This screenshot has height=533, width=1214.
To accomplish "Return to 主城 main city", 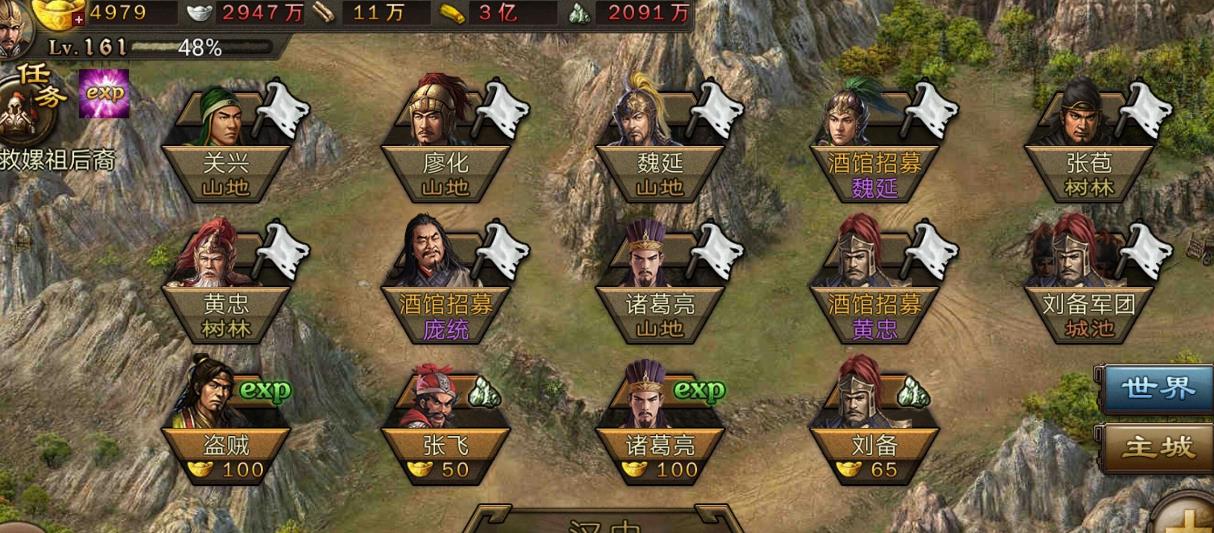I will tap(1158, 447).
